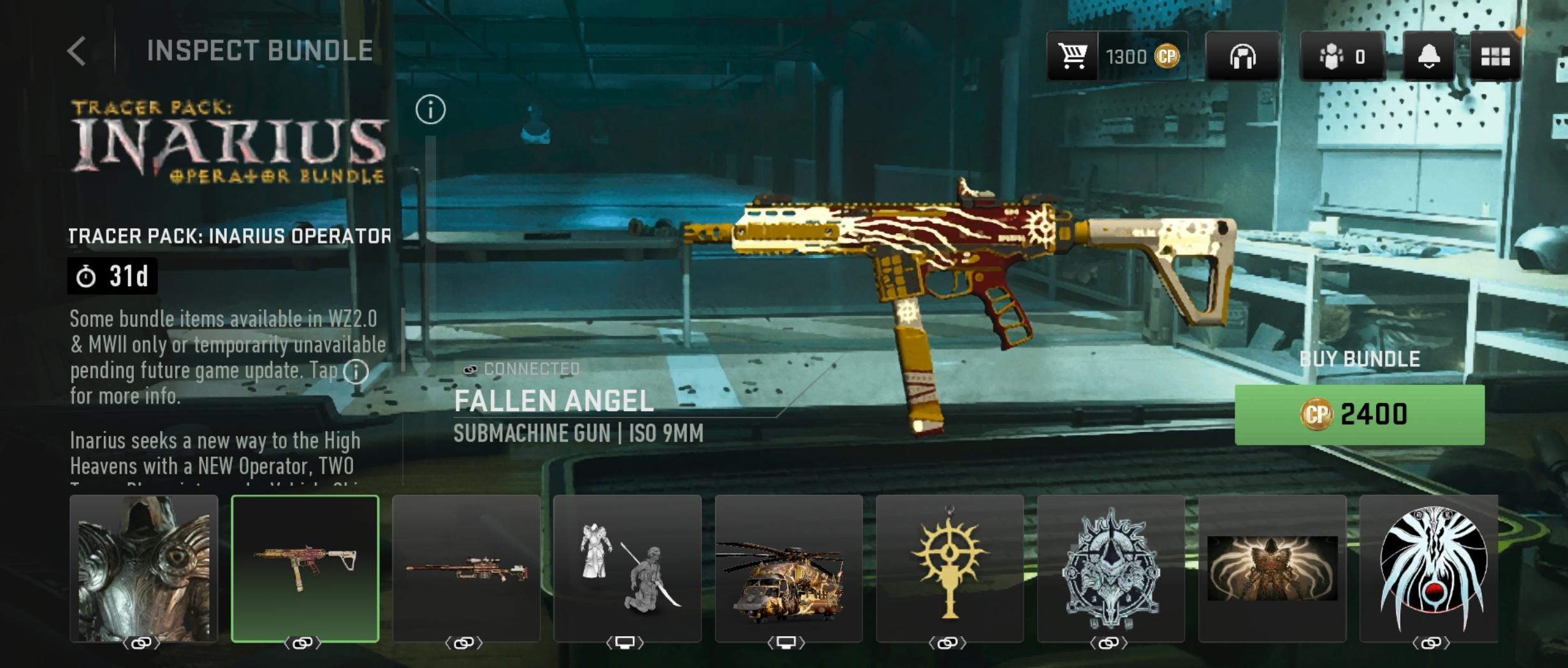Screen dimensions: 1568x668
Task: Show notifications with the bell icon
Action: point(1428,56)
